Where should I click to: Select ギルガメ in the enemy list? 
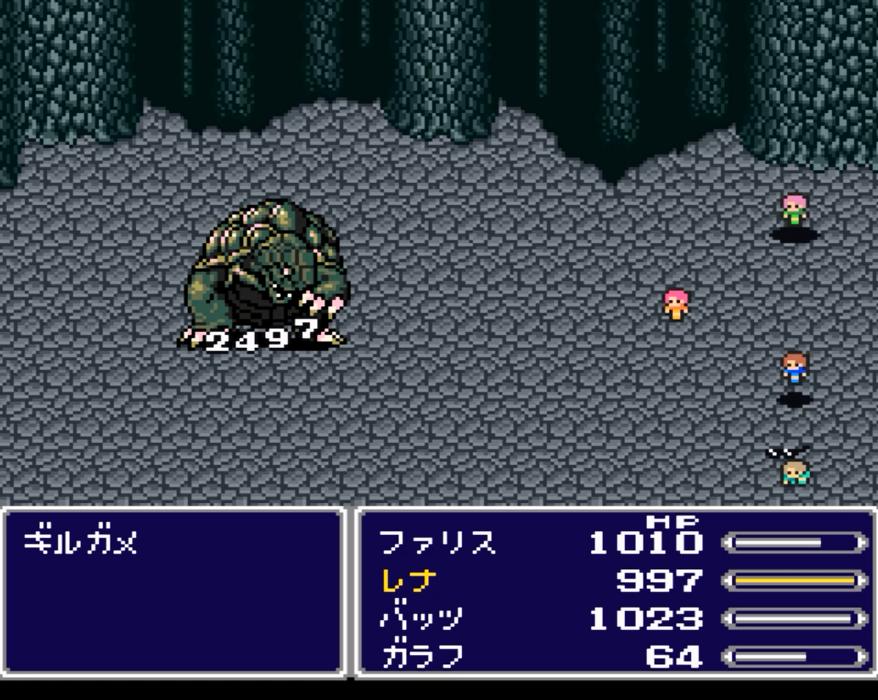click(80, 543)
